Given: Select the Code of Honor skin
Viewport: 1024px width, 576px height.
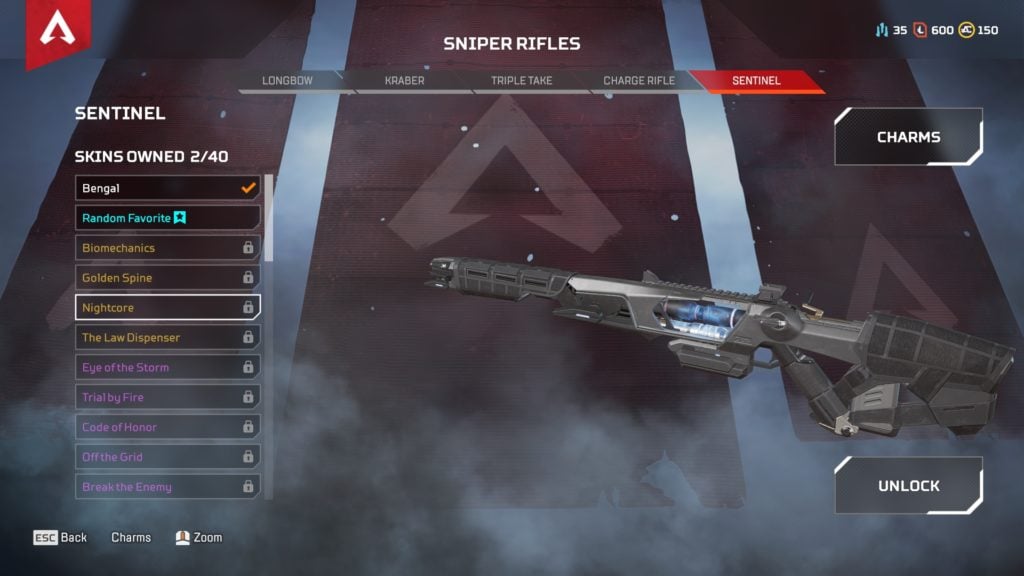Looking at the screenshot, I should click(x=167, y=427).
